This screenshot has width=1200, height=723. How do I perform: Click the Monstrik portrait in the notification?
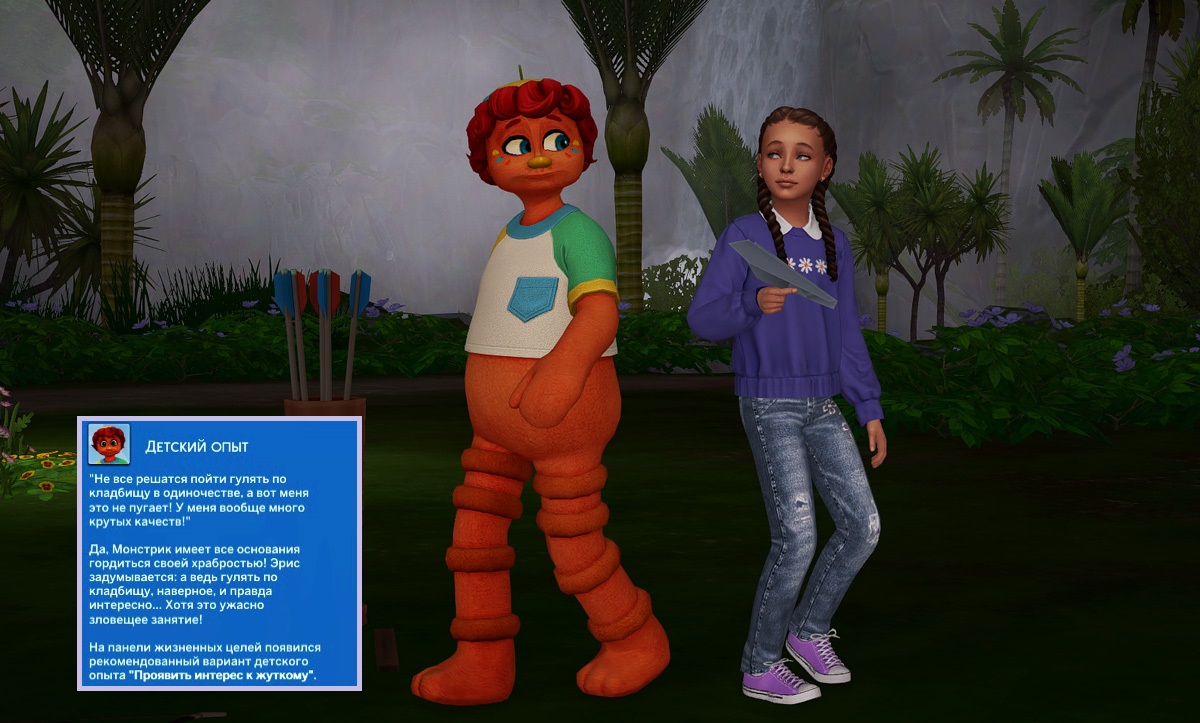point(108,444)
